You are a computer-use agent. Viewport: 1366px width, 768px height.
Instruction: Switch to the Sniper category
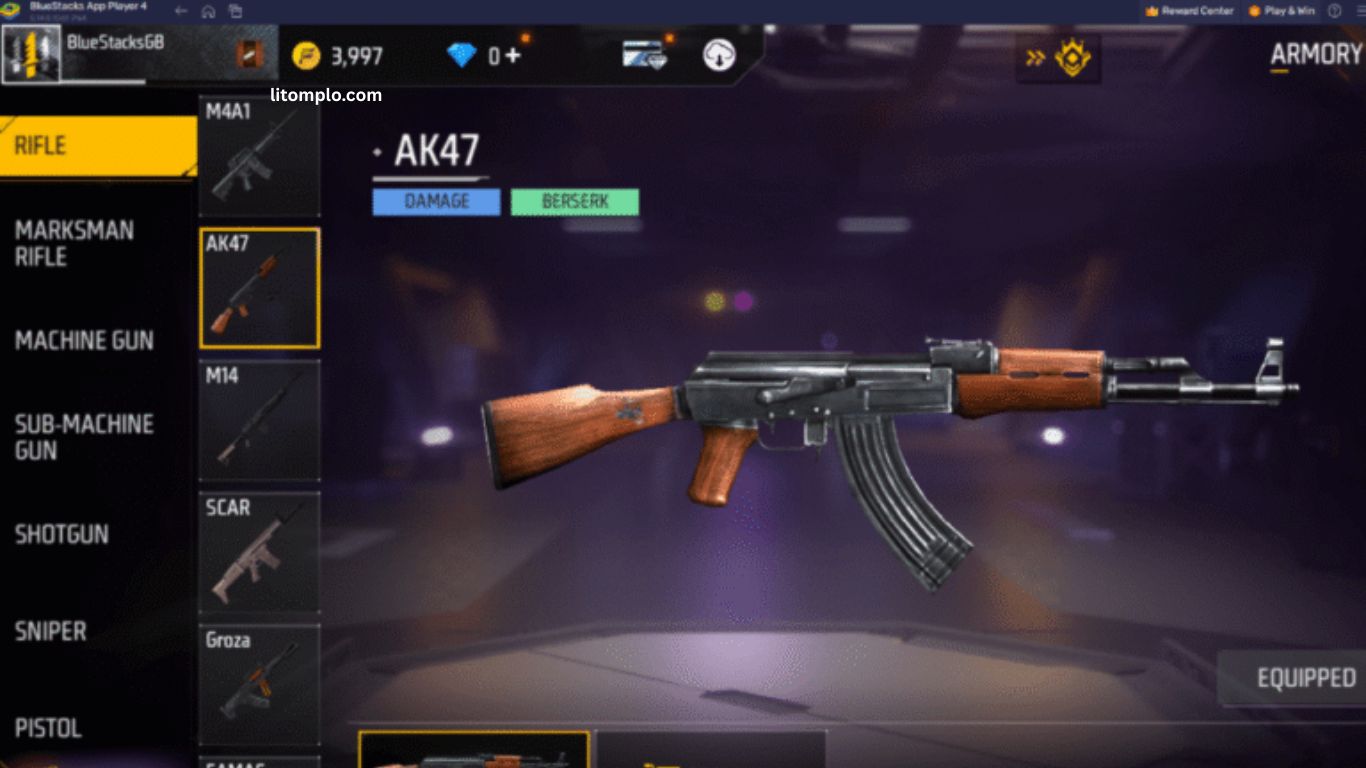pos(51,631)
